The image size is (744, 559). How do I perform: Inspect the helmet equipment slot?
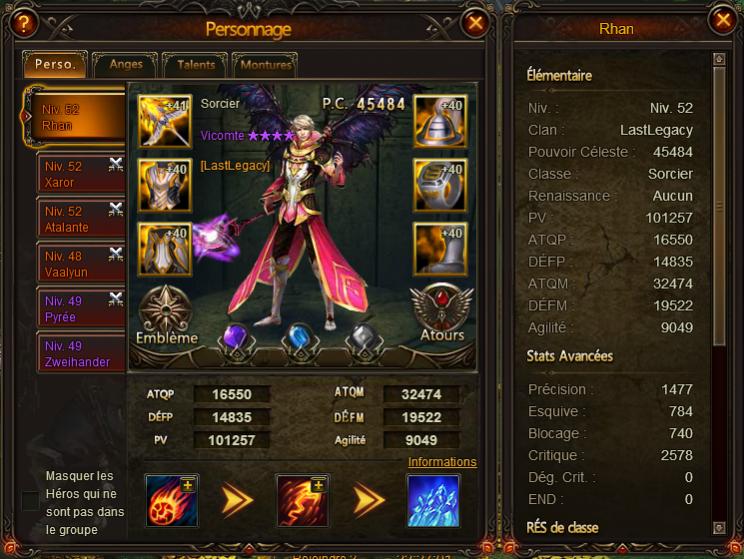pyautogui.click(x=440, y=121)
